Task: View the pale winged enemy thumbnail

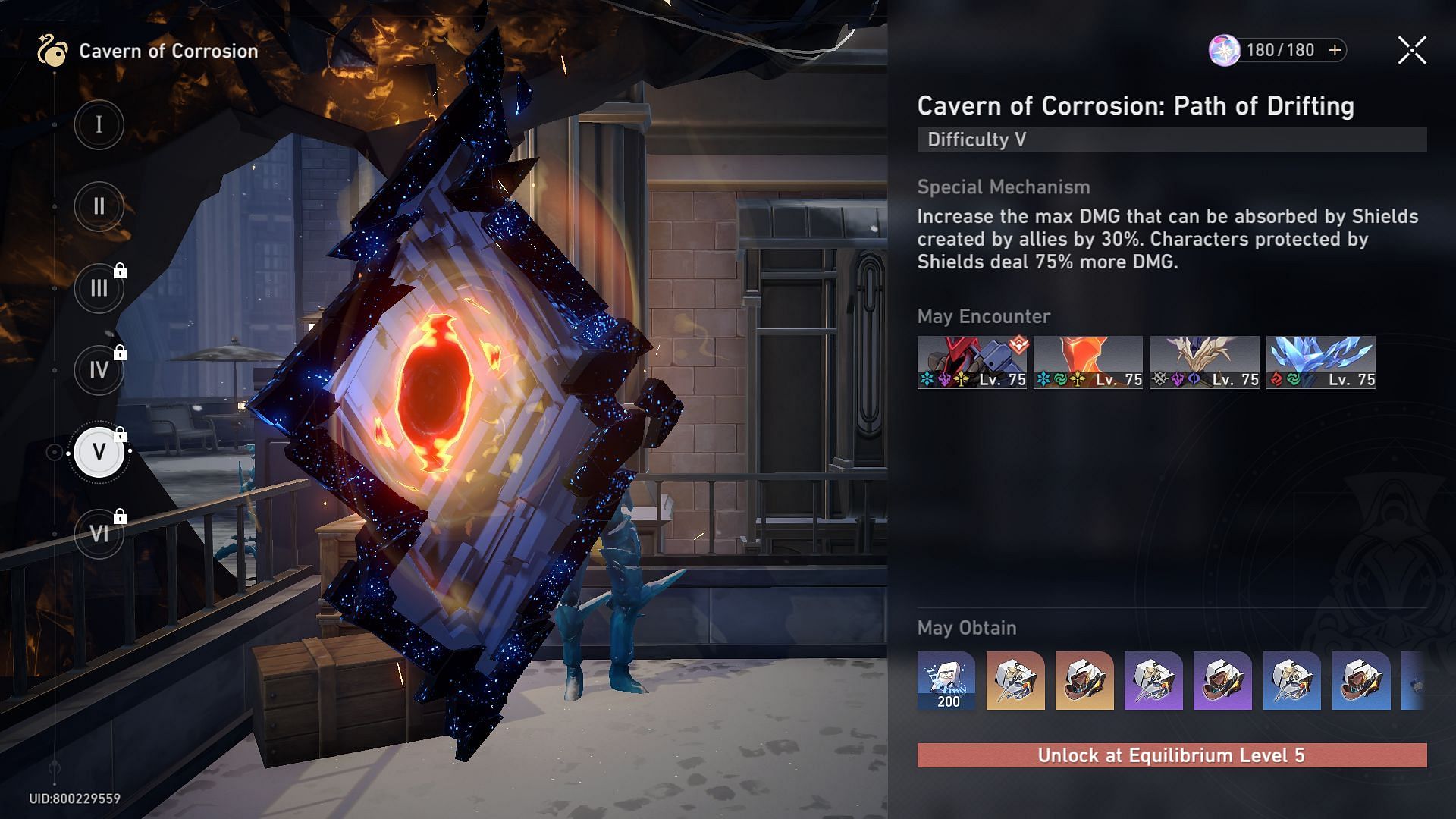Action: (1204, 362)
